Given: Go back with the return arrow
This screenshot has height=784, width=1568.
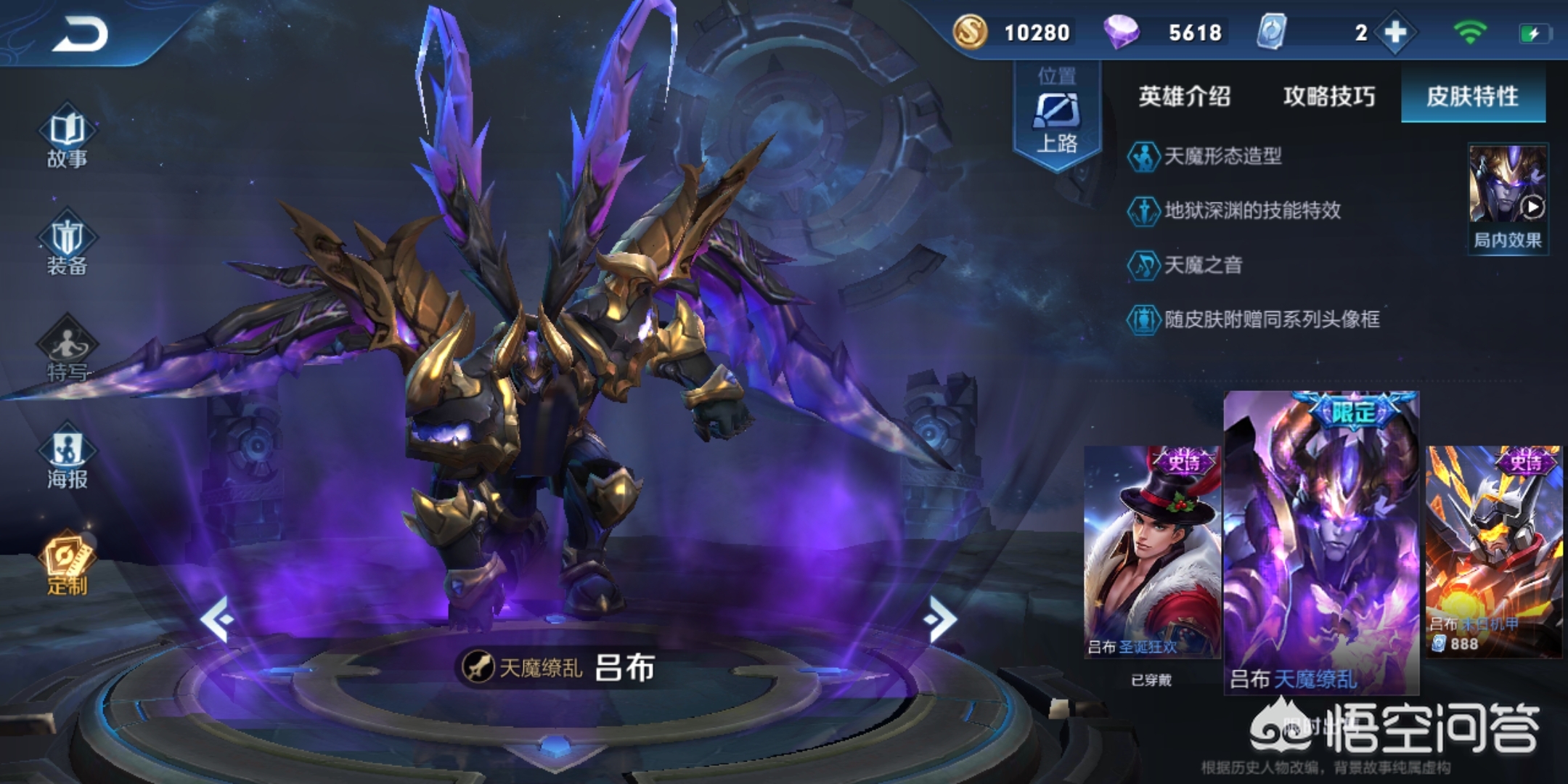Looking at the screenshot, I should 80,34.
